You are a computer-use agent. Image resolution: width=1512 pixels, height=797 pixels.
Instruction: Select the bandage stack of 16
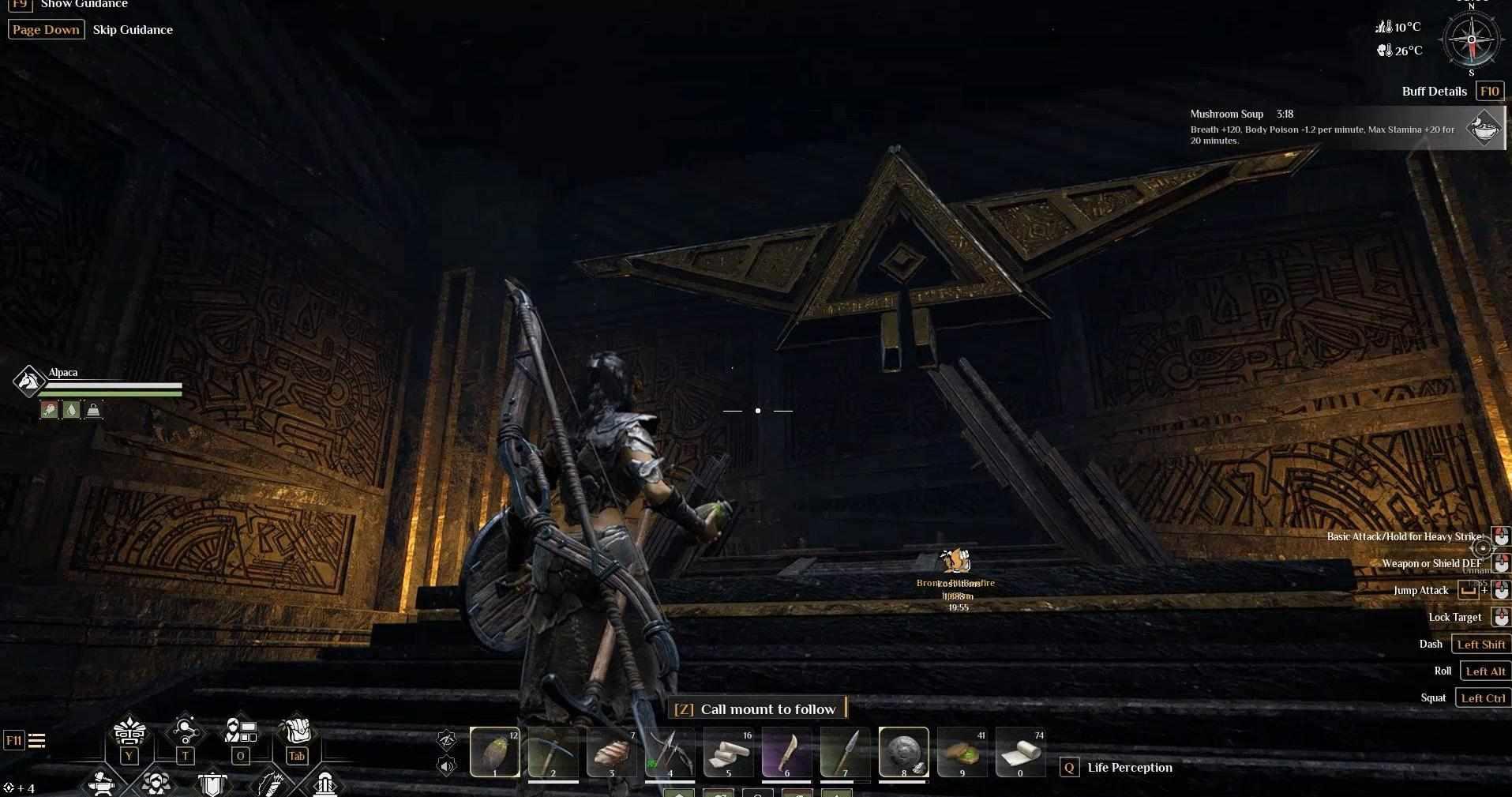tap(728, 752)
